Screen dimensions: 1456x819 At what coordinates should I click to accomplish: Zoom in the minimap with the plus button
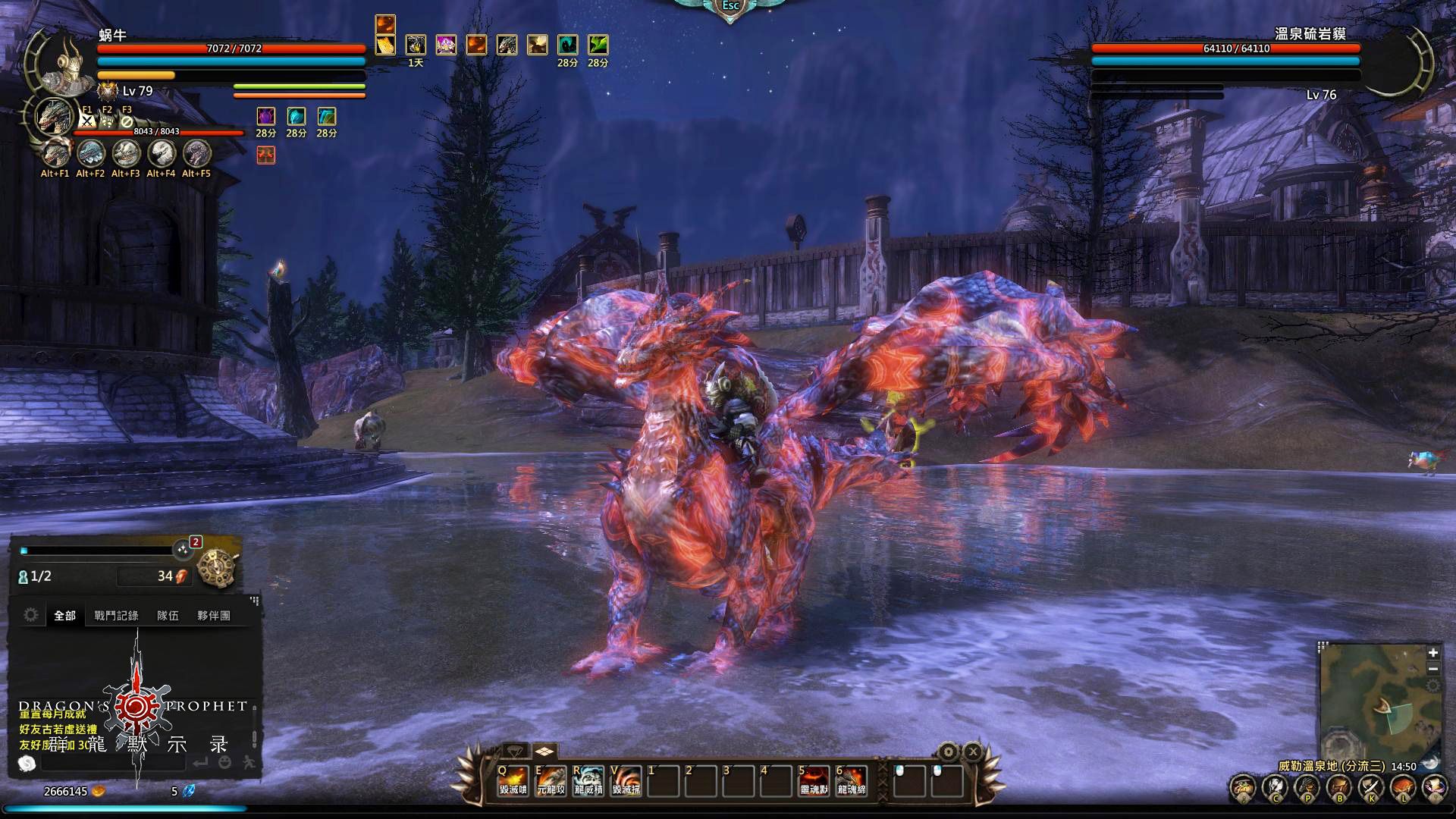1433,653
